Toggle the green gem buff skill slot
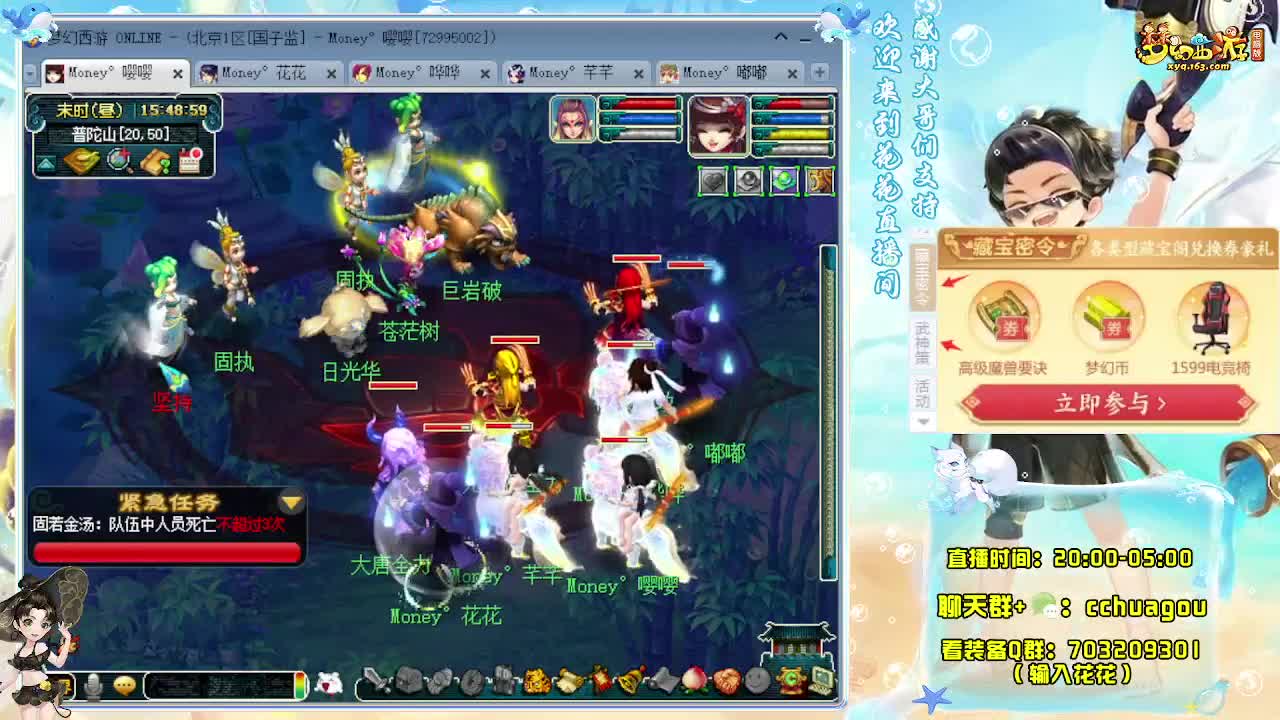Image resolution: width=1280 pixels, height=720 pixels. pyautogui.click(x=783, y=179)
